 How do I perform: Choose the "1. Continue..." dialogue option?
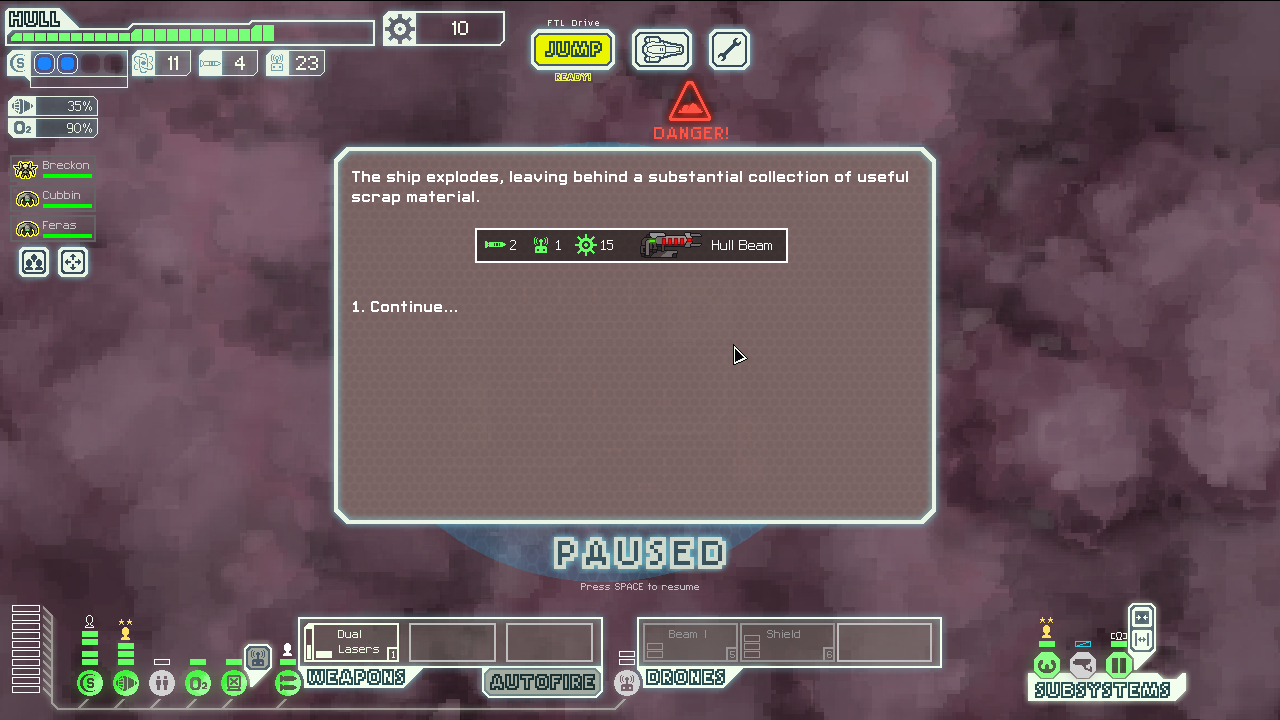(404, 307)
